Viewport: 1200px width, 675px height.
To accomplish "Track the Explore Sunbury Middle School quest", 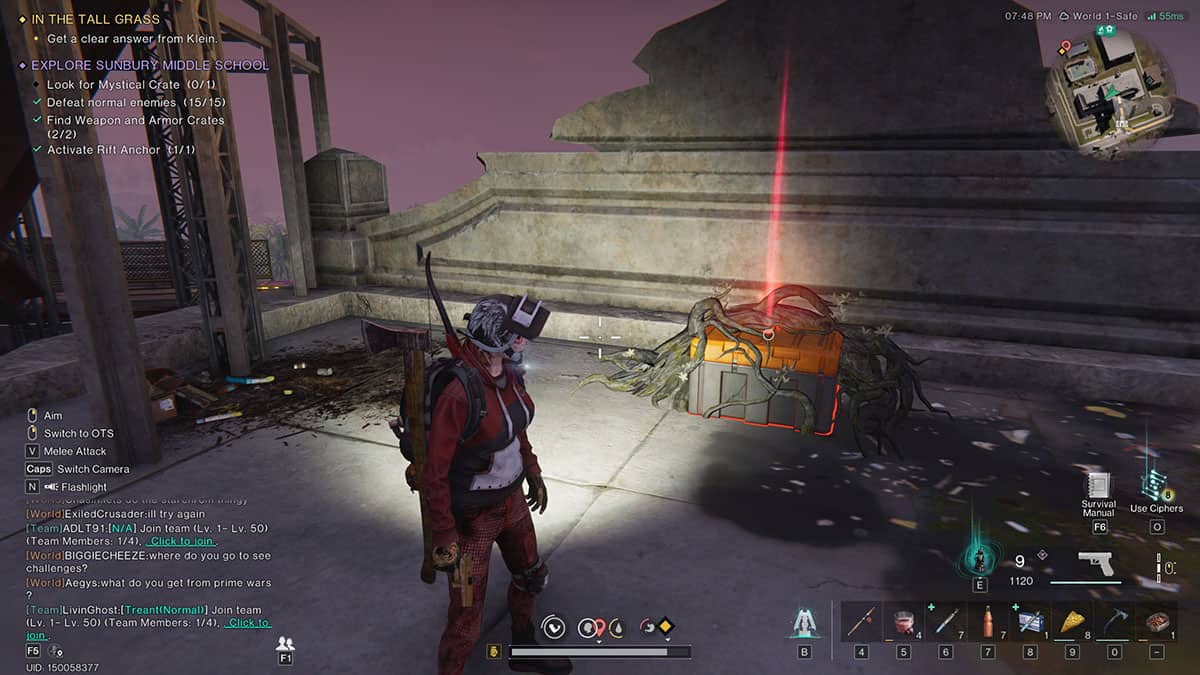I will coord(151,65).
